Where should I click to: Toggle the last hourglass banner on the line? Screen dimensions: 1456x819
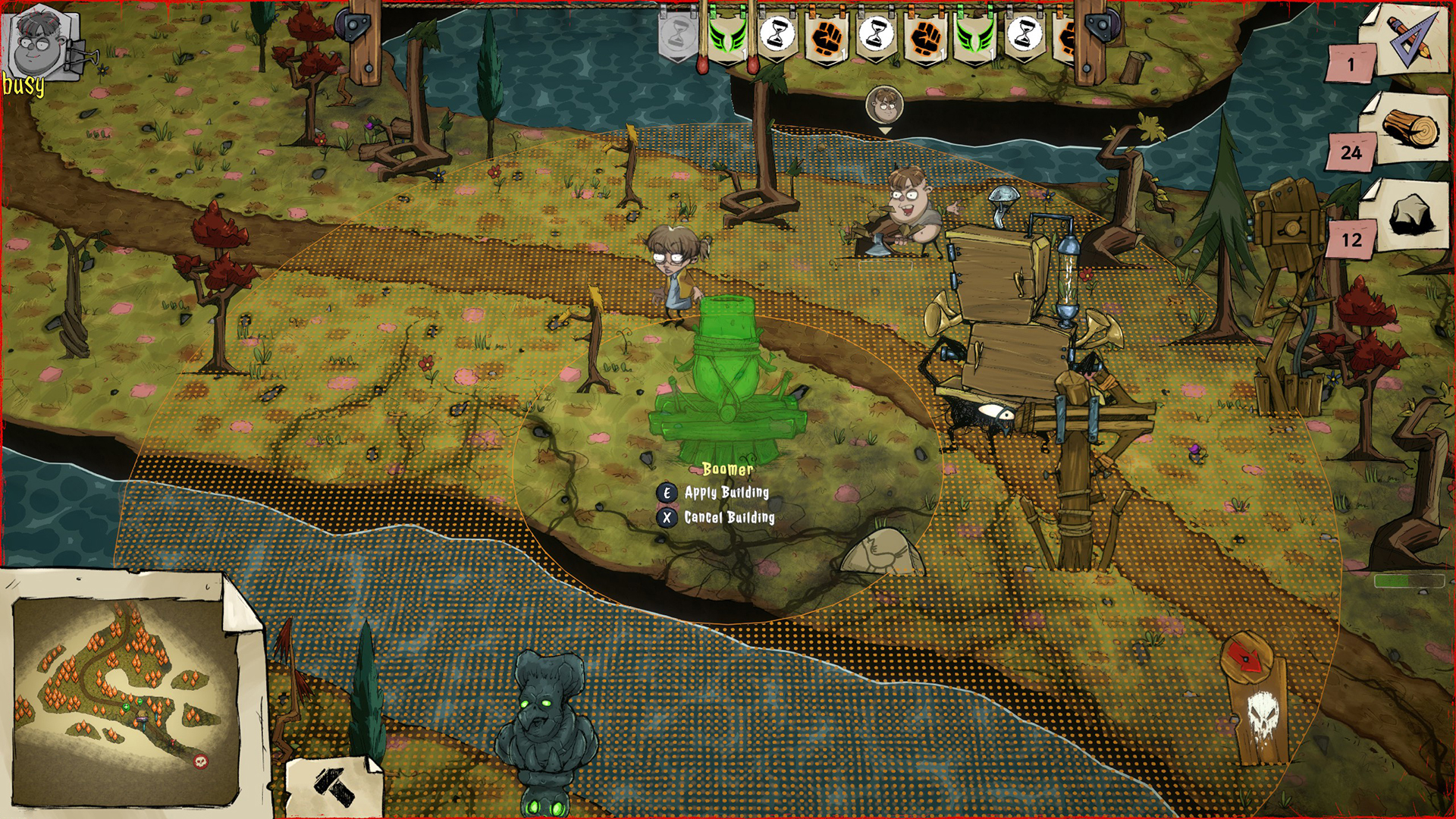click(1025, 34)
